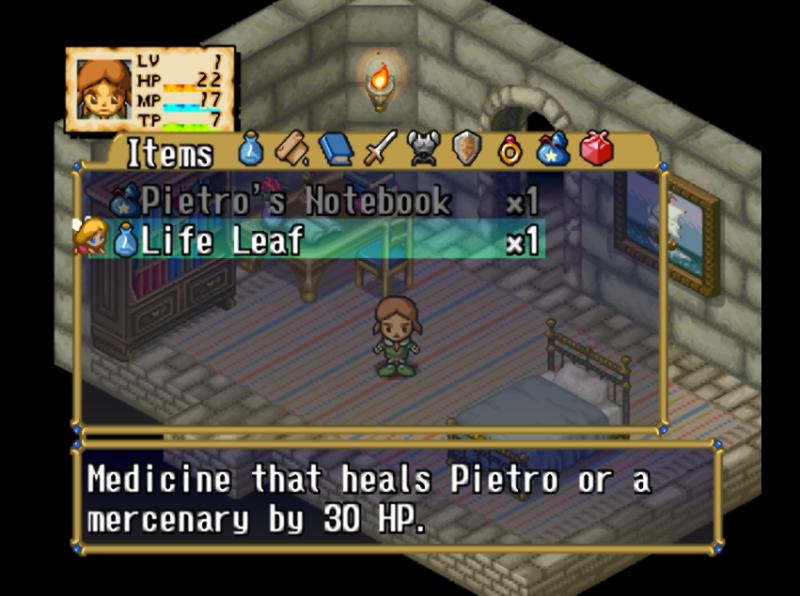Select the gold ring accessory category
The image size is (800, 596).
click(x=510, y=150)
